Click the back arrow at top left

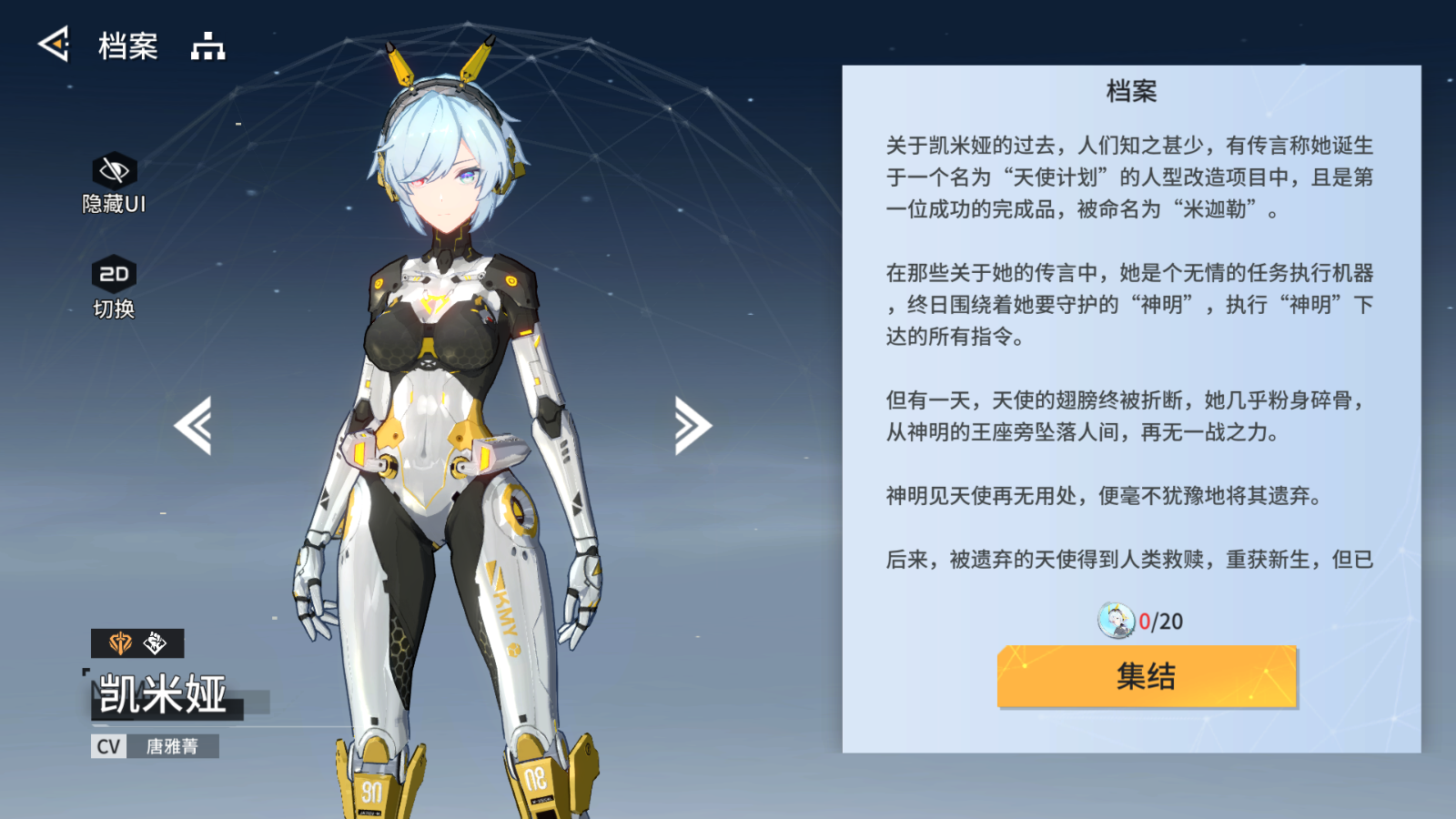click(53, 43)
